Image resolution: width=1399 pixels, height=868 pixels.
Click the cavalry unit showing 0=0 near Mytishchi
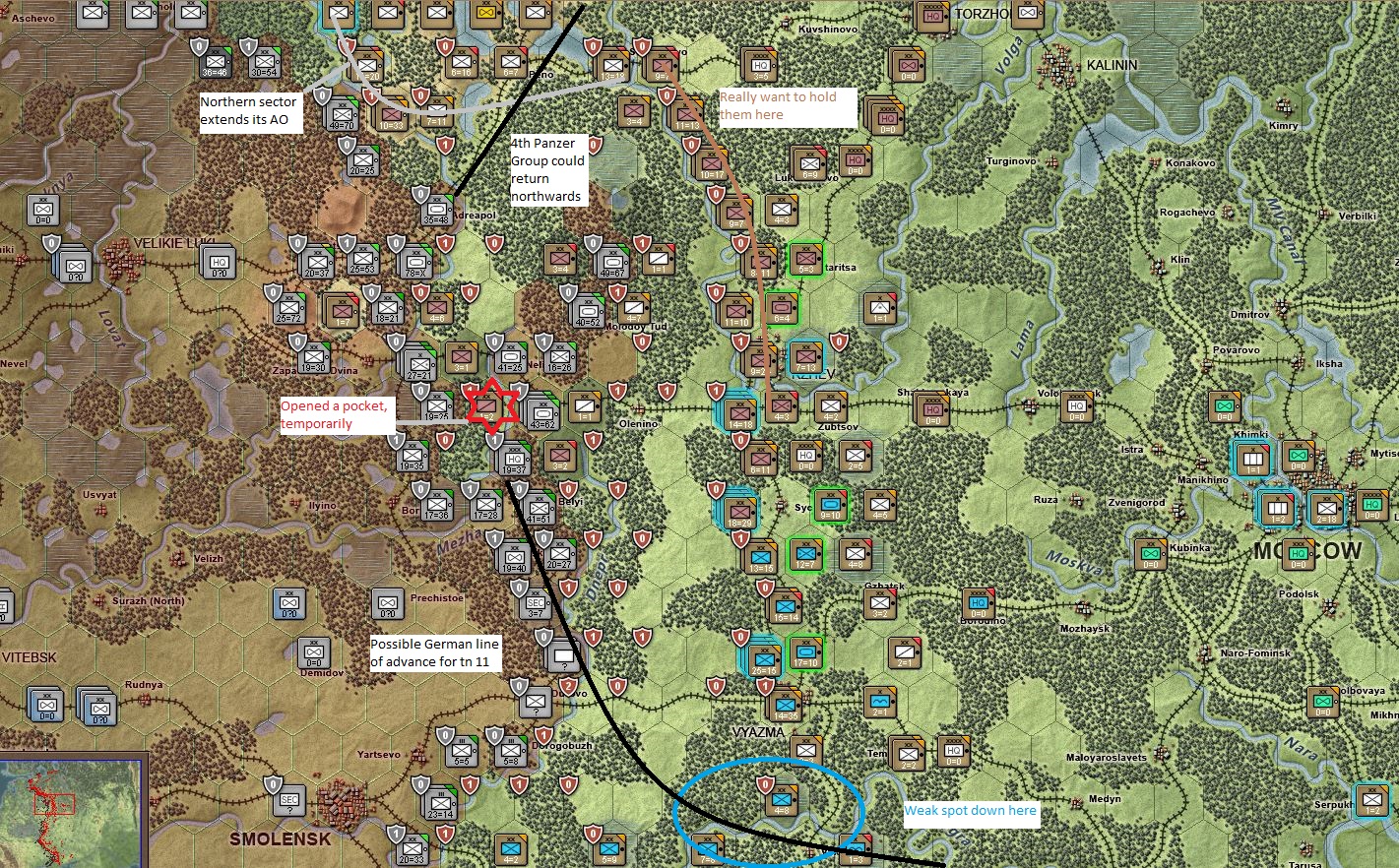tap(1298, 455)
